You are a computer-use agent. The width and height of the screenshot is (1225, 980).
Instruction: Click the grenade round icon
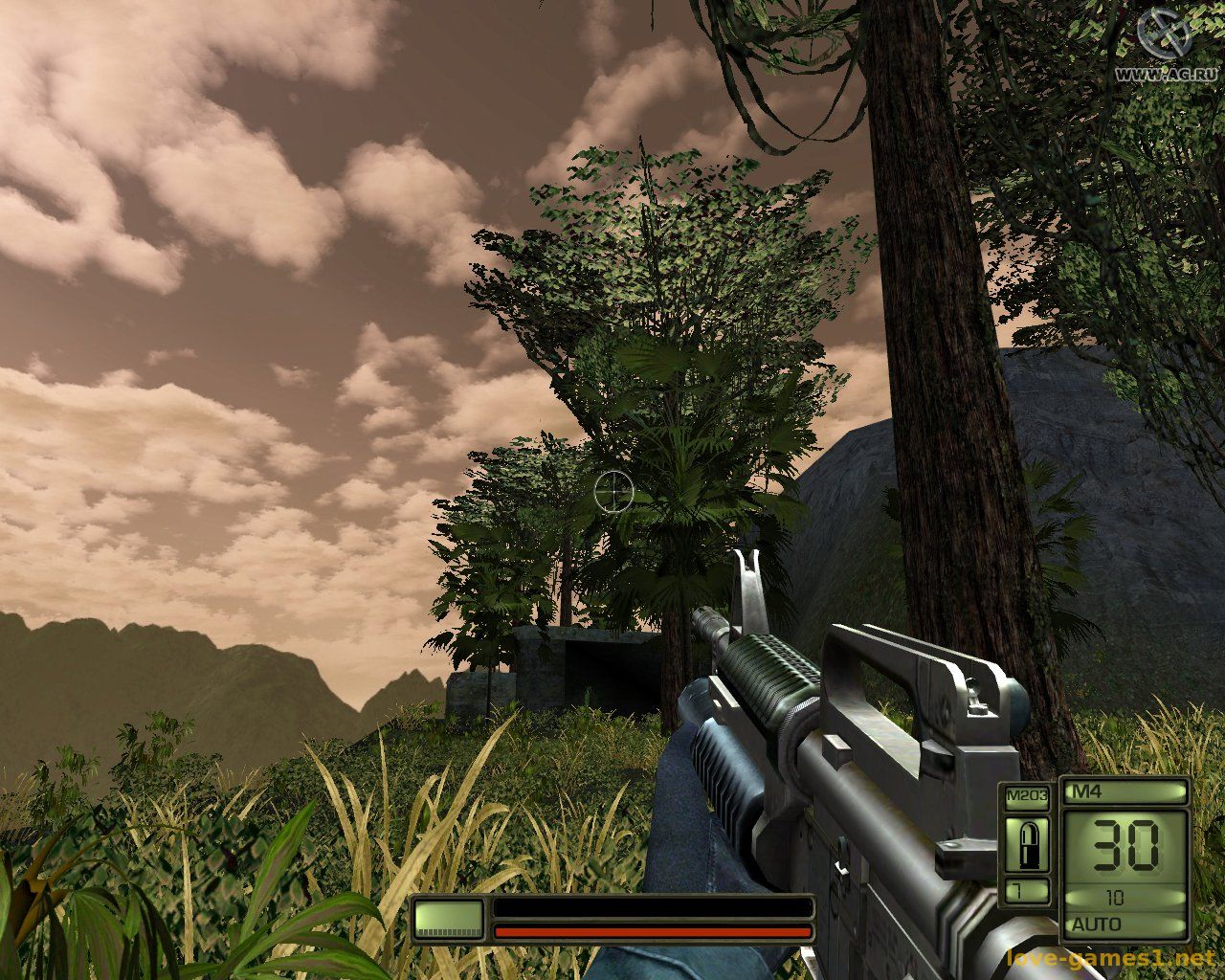1027,845
